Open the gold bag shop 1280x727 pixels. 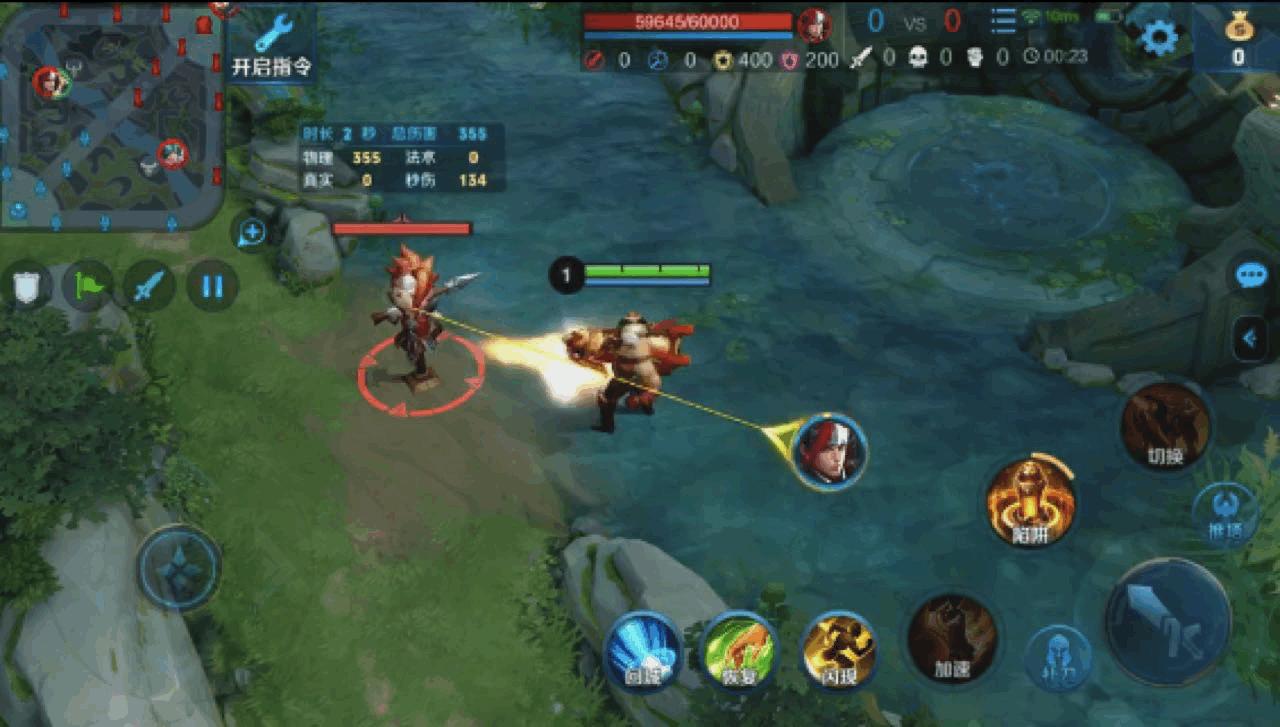(x=1238, y=37)
